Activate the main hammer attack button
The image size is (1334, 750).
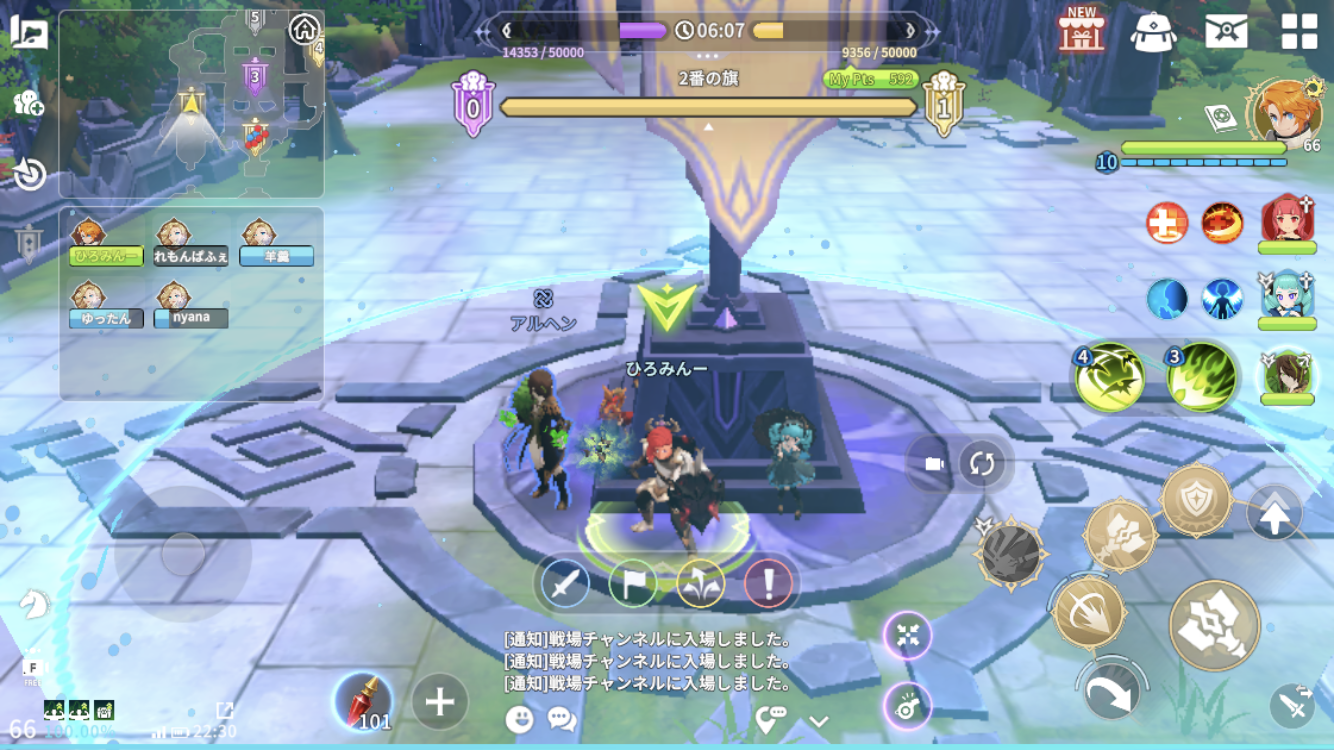(1214, 625)
